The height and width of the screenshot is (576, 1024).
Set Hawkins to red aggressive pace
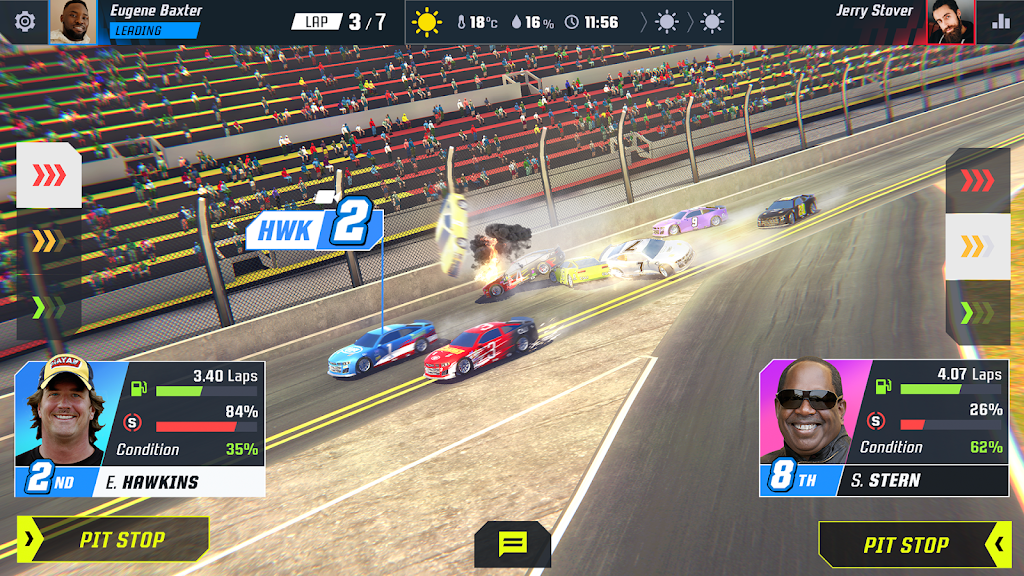click(49, 176)
